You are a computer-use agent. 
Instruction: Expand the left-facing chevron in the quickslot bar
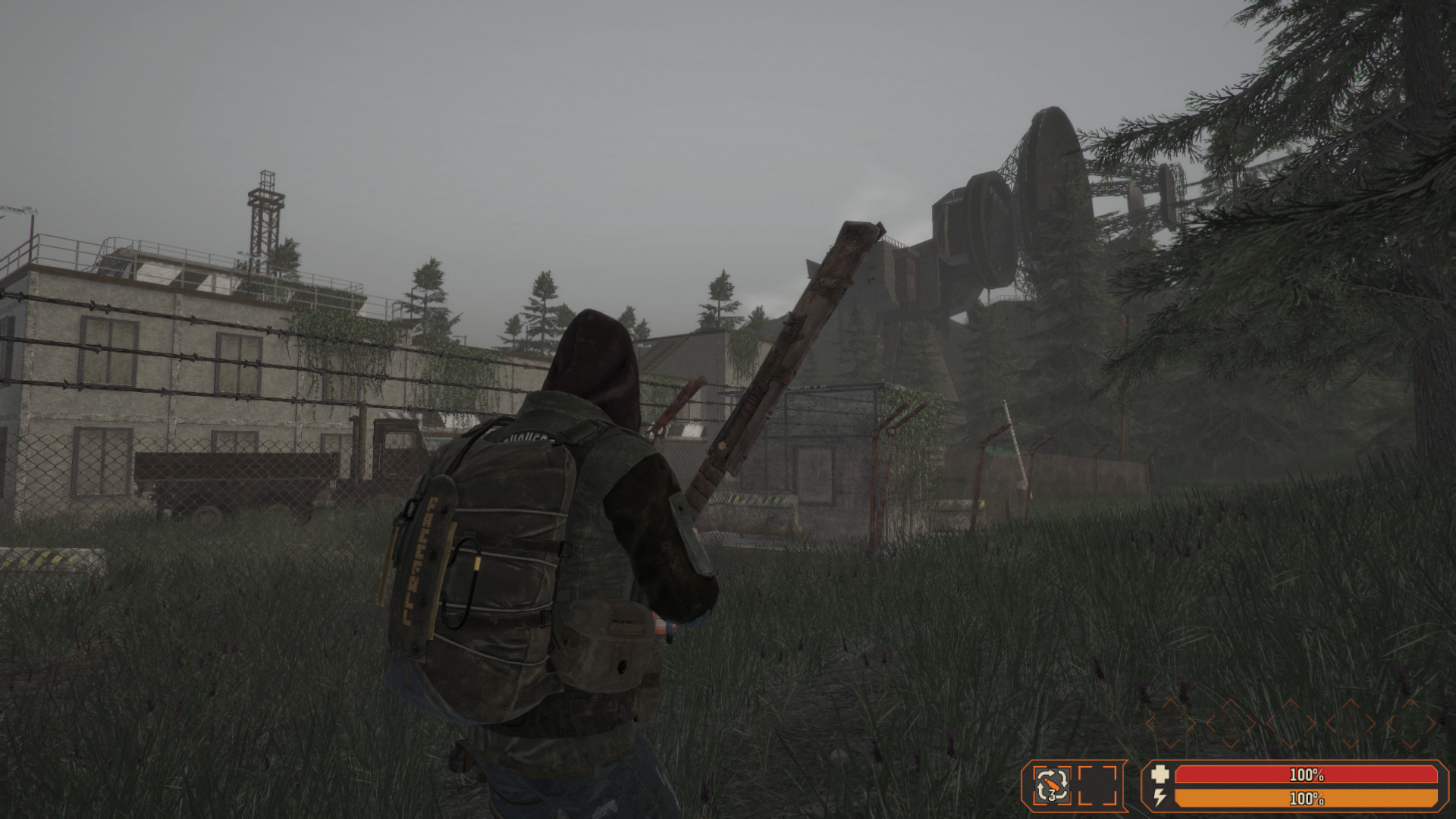click(1150, 723)
